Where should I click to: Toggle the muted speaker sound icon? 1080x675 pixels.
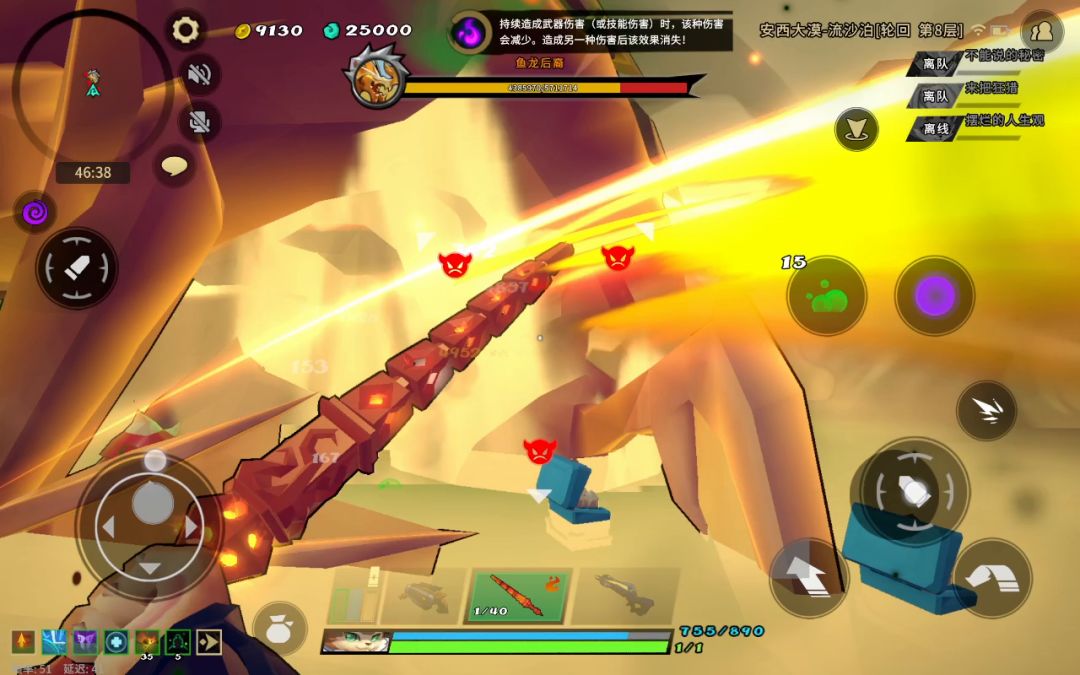click(200, 74)
